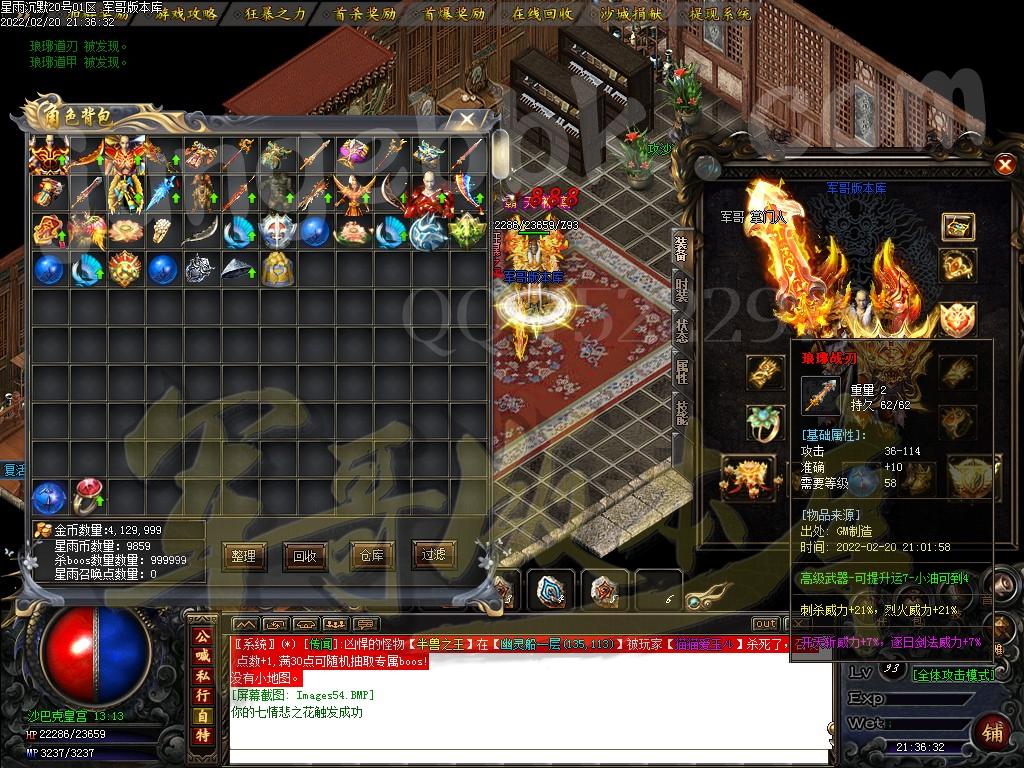The height and width of the screenshot is (768, 1024).
Task: Click the 整理 (sort) button
Action: coord(243,556)
